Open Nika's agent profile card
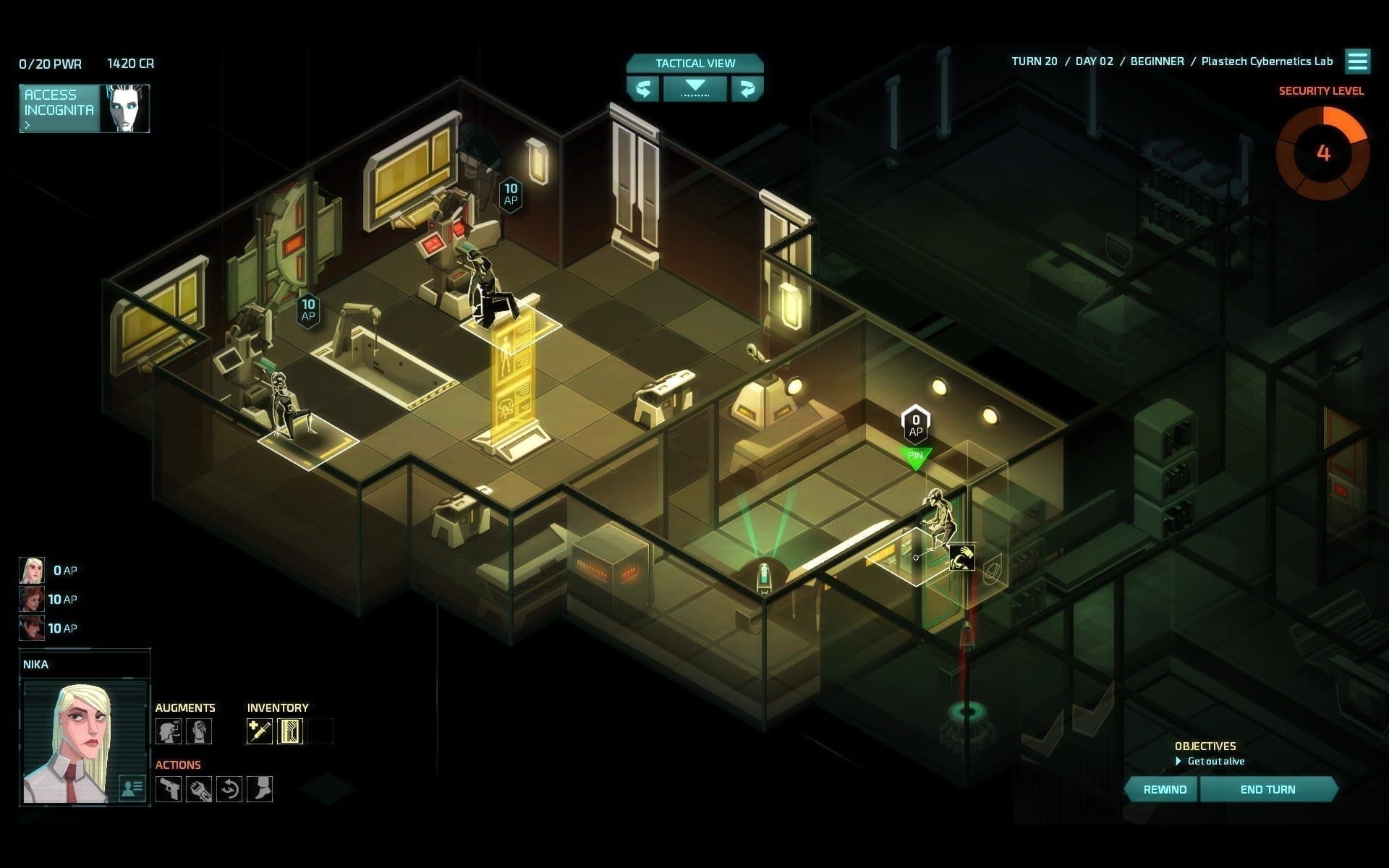Viewport: 1389px width, 868px height. 132,788
